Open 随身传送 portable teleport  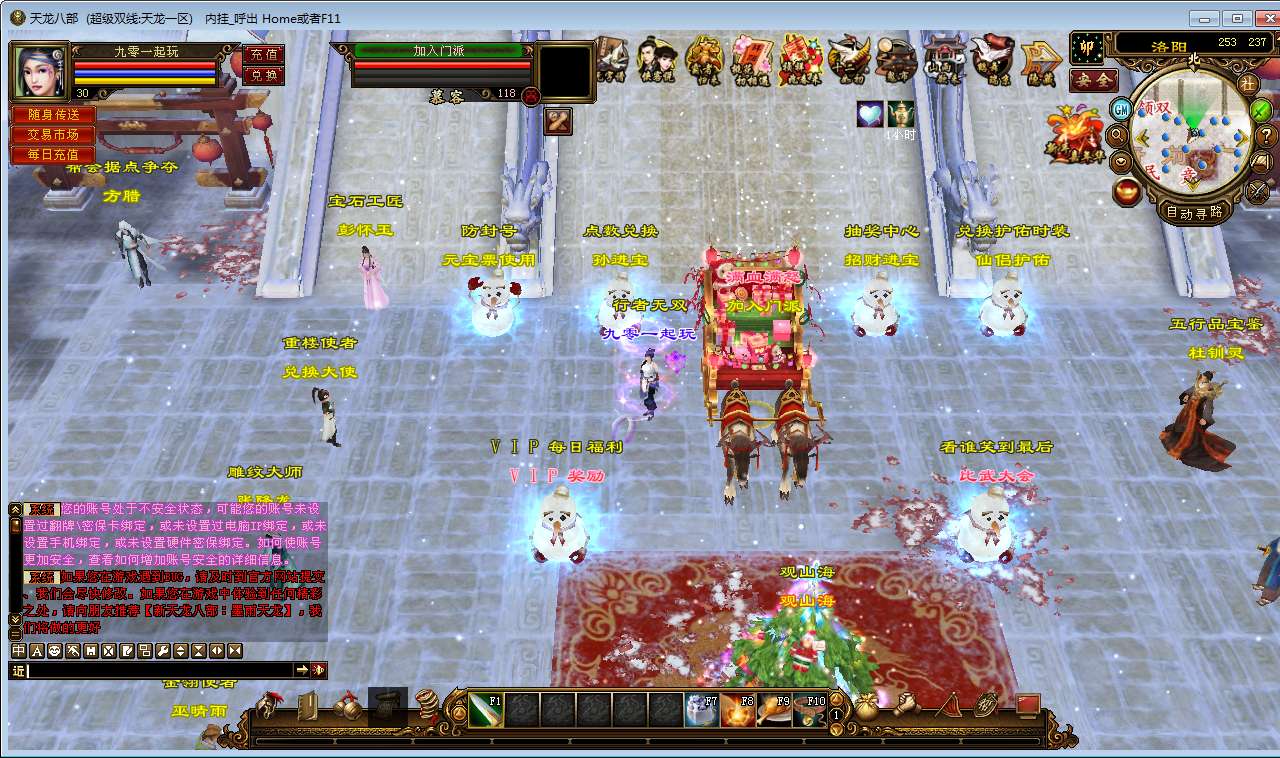point(53,115)
